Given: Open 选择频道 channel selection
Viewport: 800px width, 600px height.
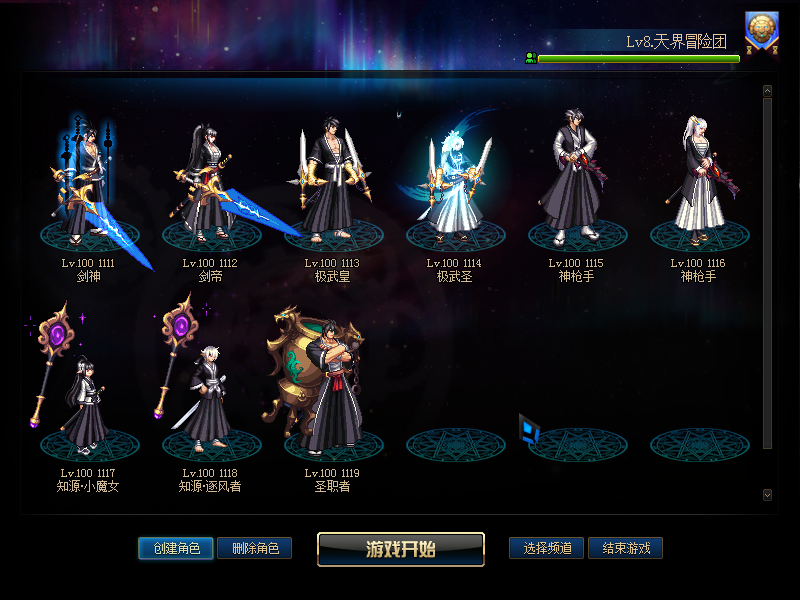Looking at the screenshot, I should 546,548.
